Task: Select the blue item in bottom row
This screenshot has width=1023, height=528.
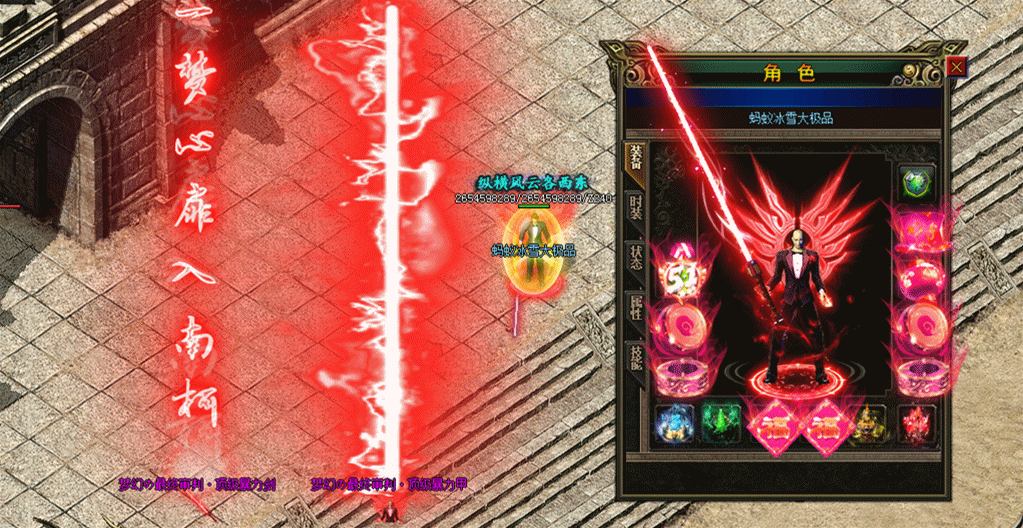Action: click(x=673, y=424)
